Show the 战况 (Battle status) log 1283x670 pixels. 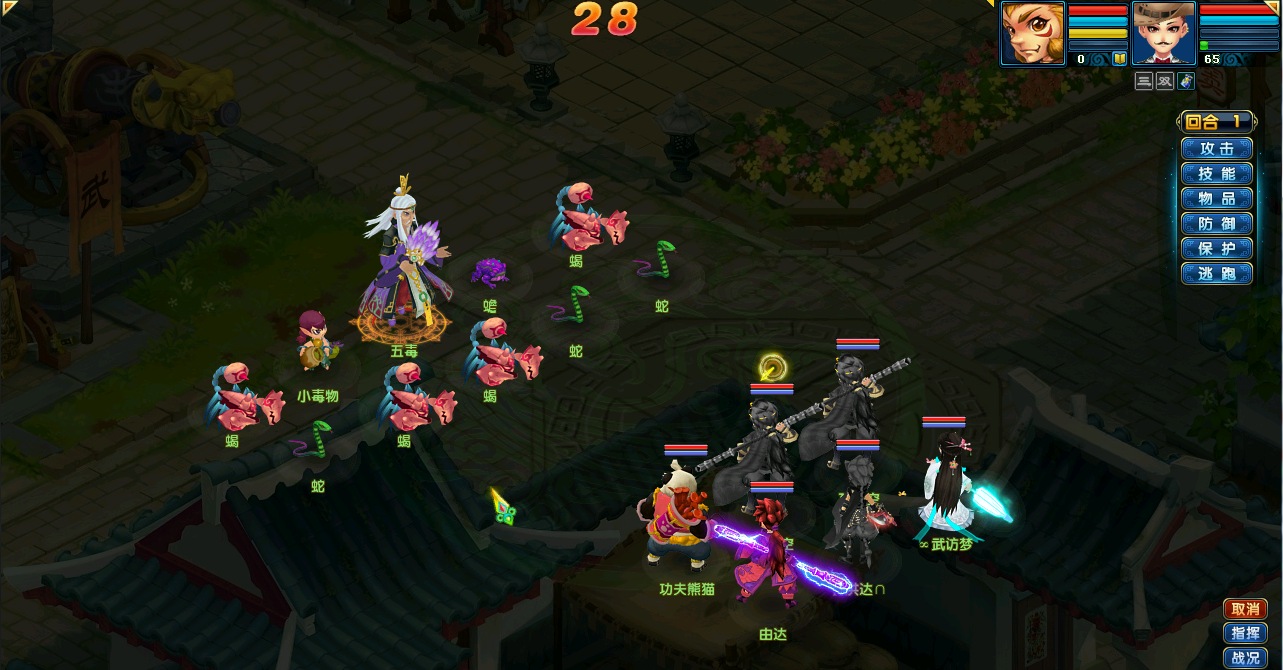click(x=1245, y=658)
